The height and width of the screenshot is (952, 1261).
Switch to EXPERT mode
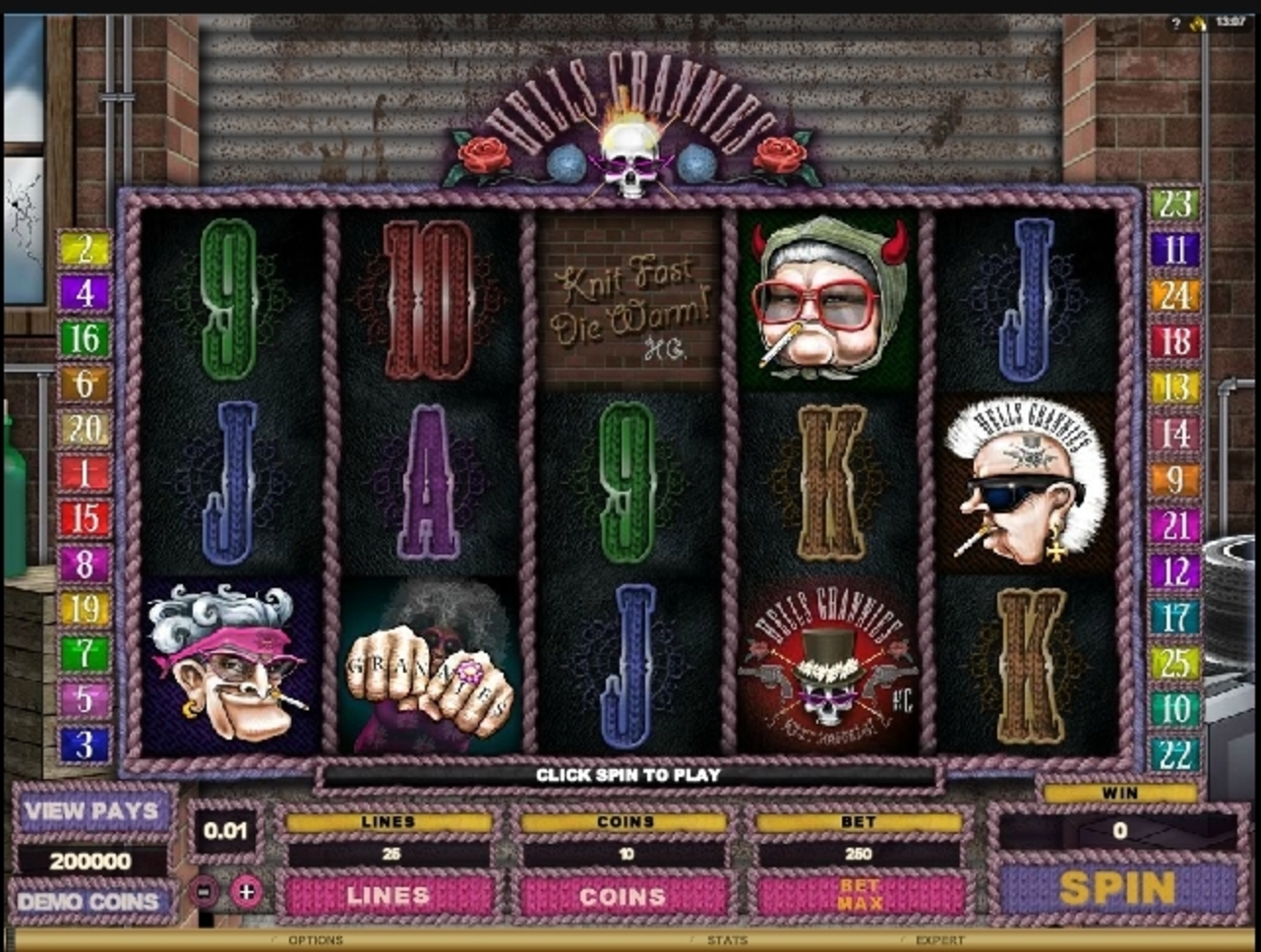[x=940, y=940]
